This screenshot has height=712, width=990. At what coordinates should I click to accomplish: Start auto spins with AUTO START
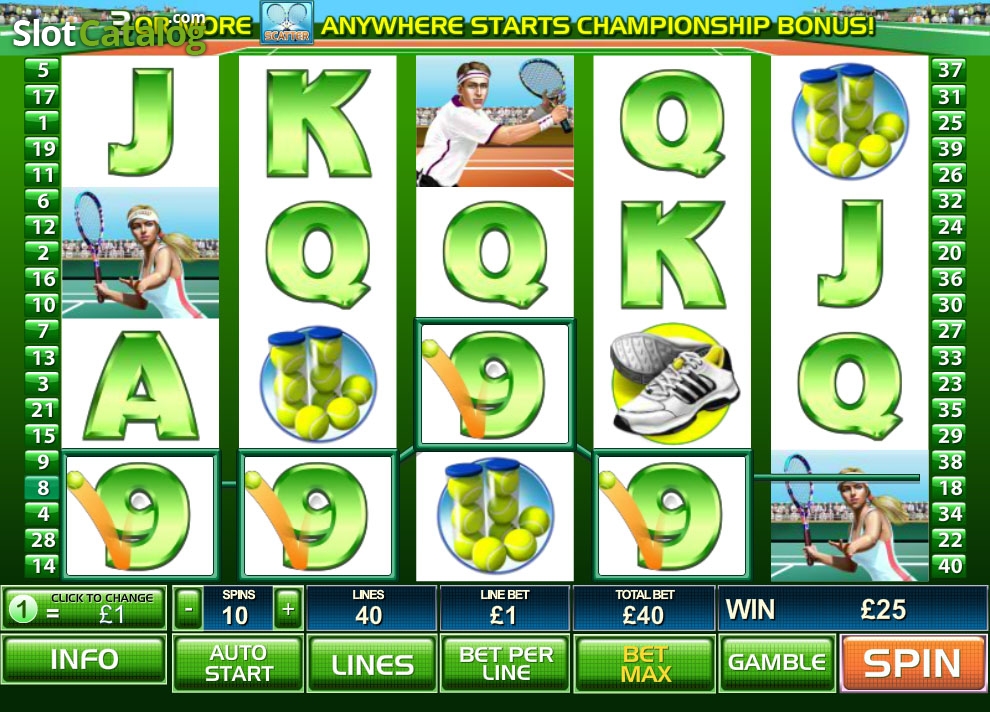tap(238, 663)
